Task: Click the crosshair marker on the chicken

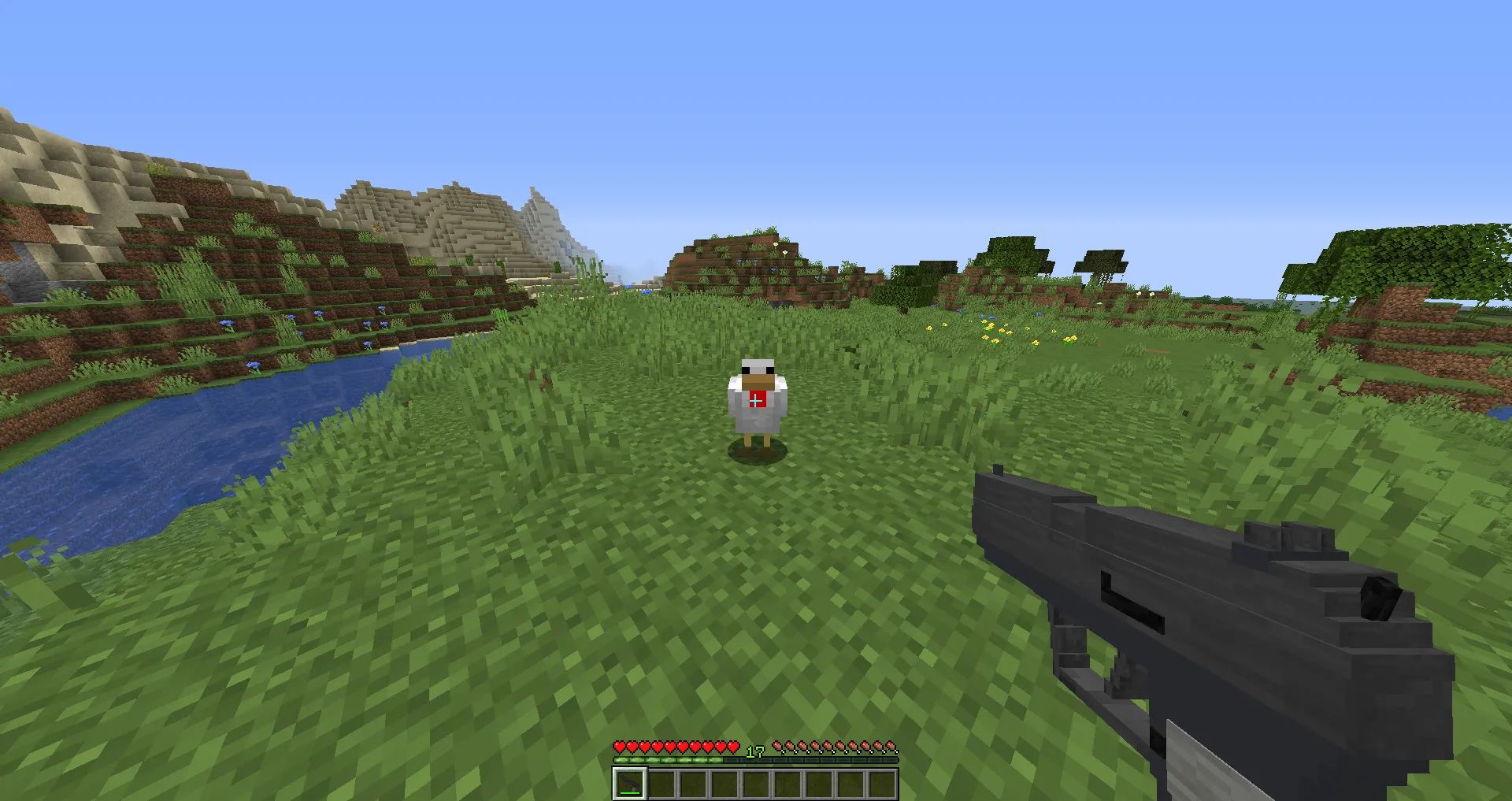Action: (755, 400)
